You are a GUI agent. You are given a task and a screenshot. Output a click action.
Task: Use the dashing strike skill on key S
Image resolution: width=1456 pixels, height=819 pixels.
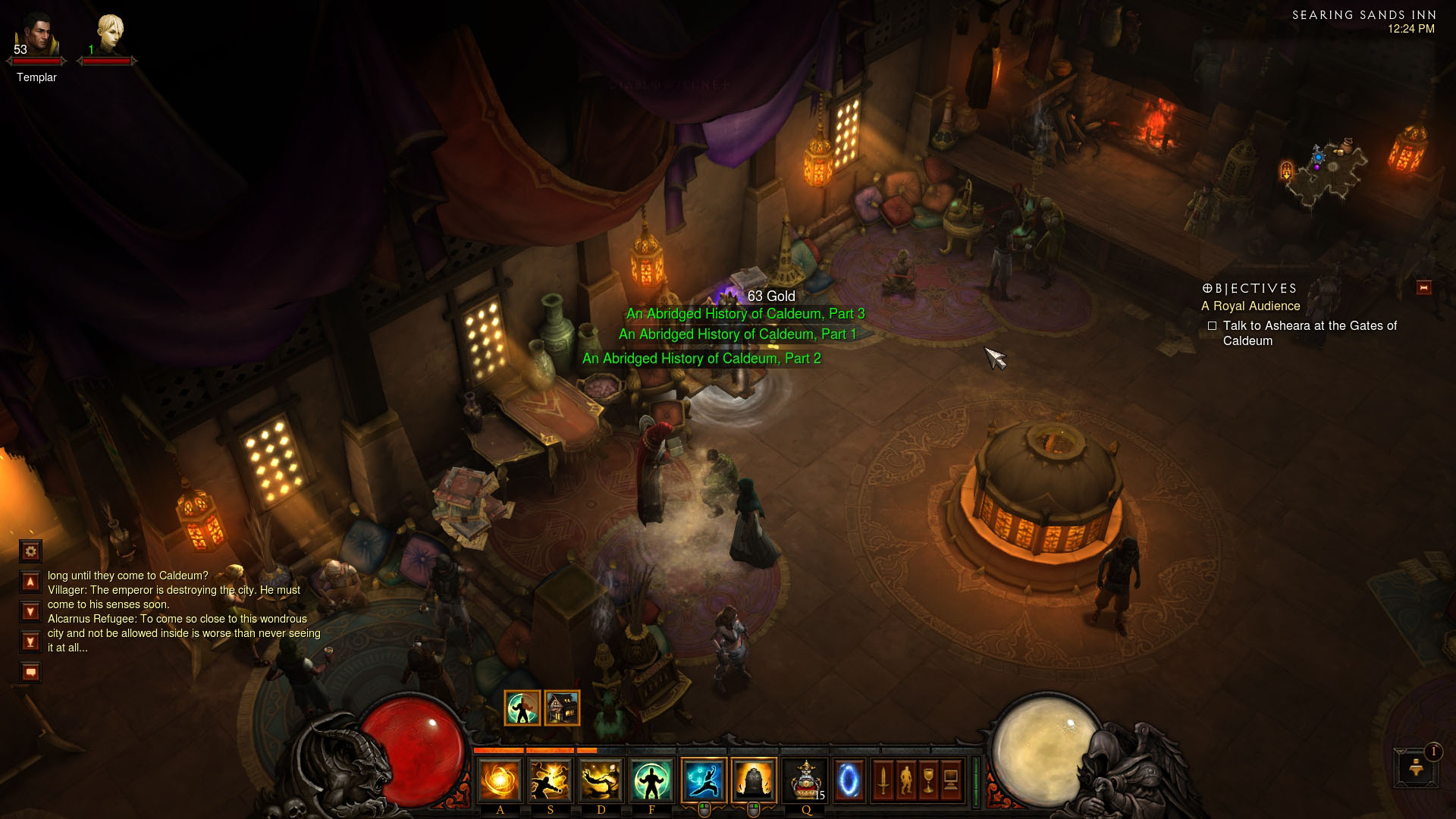coord(551,780)
